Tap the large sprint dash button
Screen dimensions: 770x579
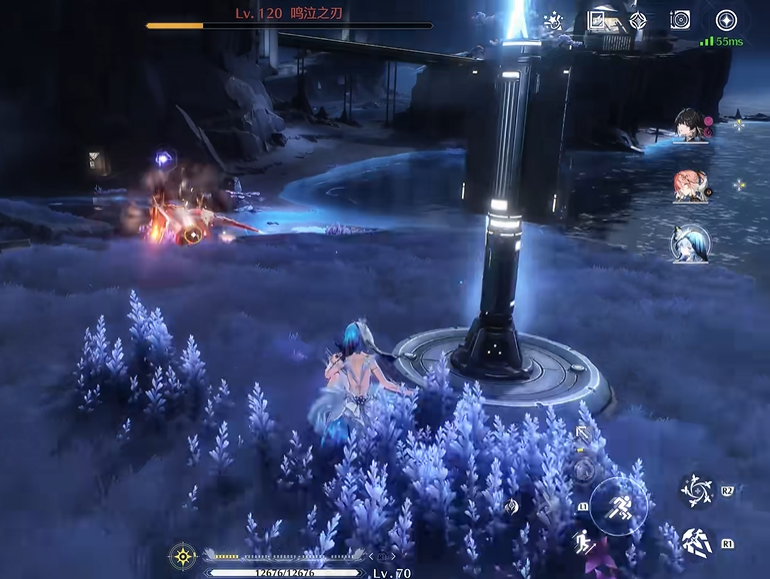618,505
